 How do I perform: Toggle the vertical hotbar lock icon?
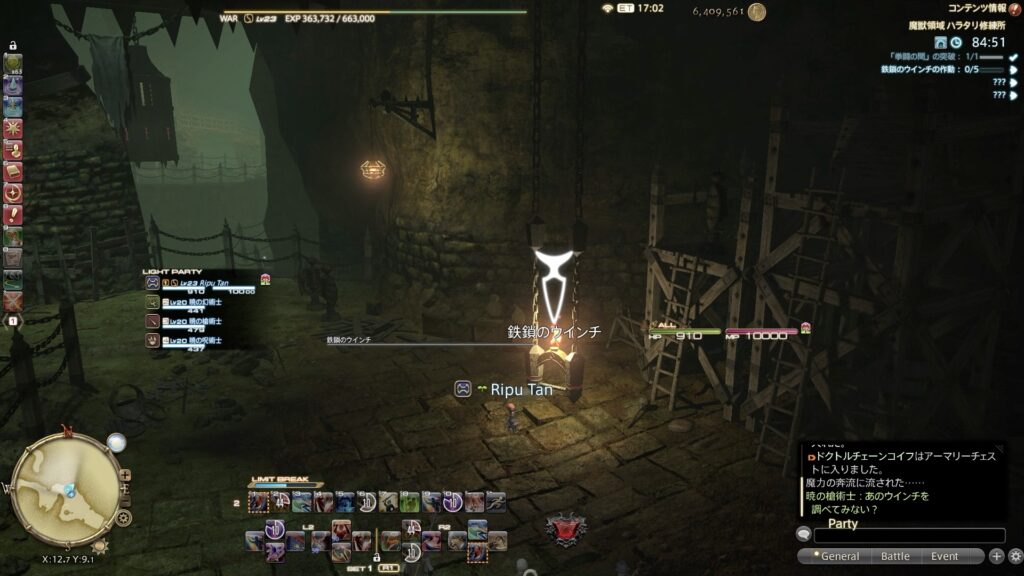[13, 46]
